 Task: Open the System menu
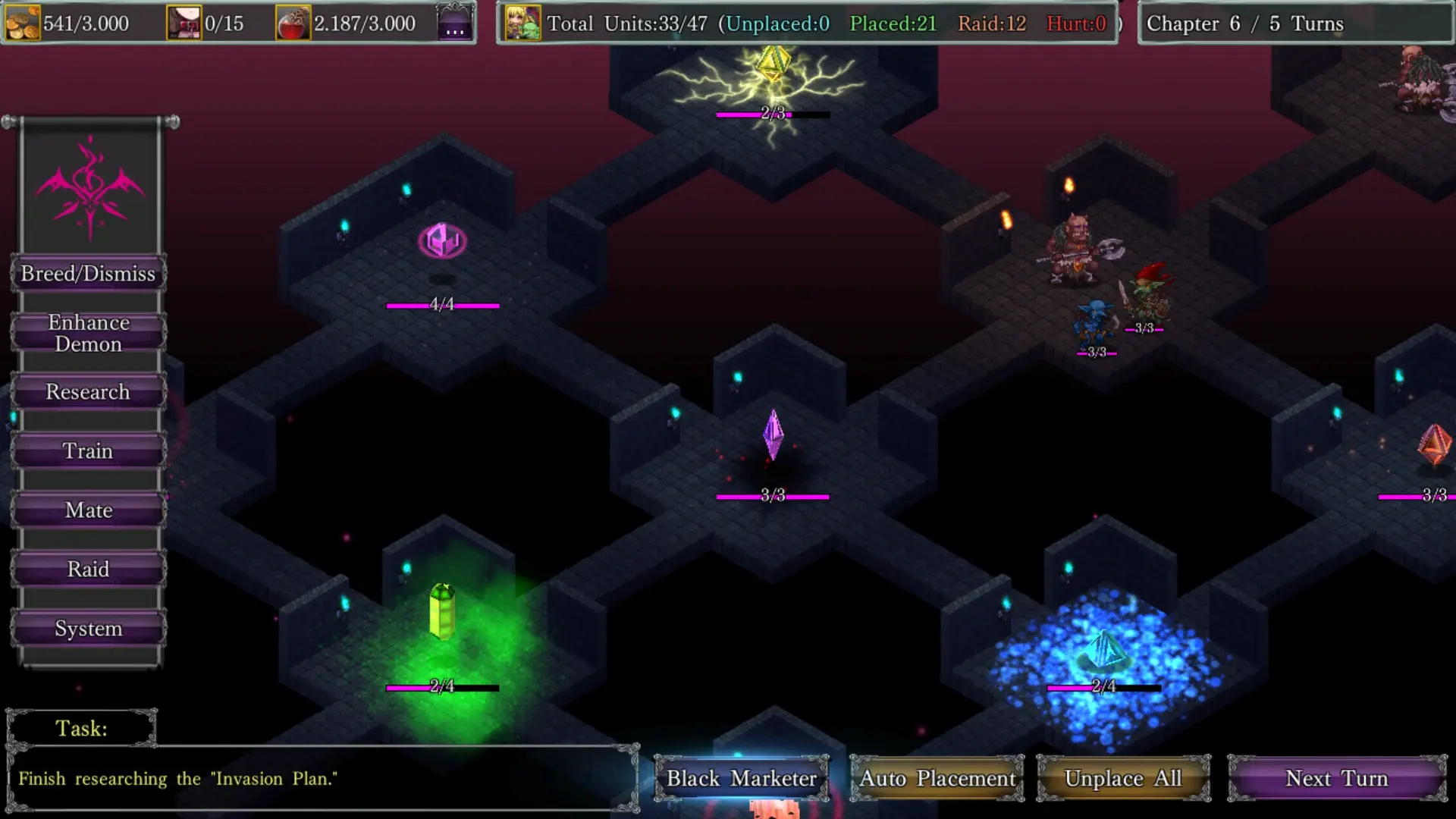click(88, 629)
